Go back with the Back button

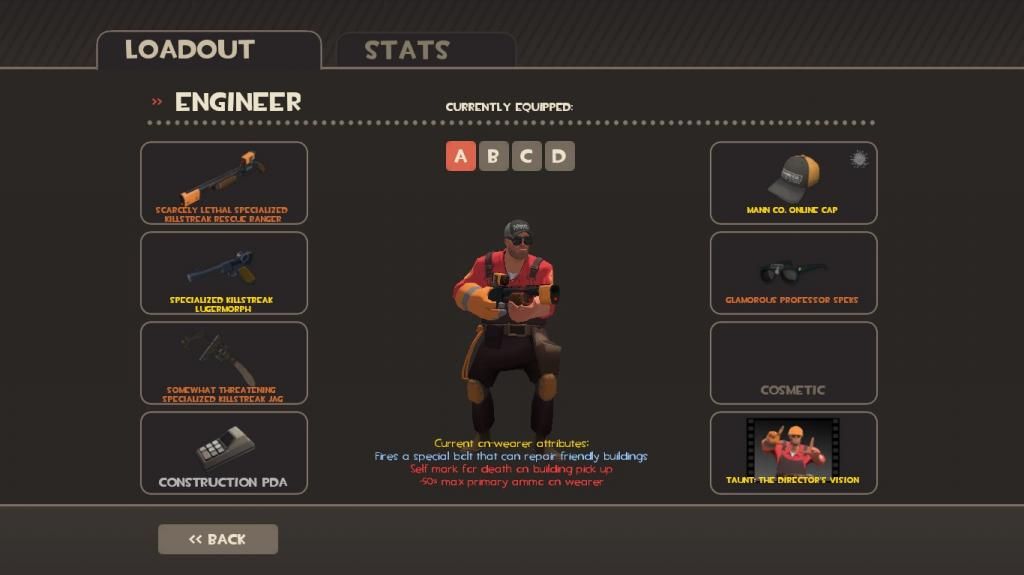pos(218,539)
